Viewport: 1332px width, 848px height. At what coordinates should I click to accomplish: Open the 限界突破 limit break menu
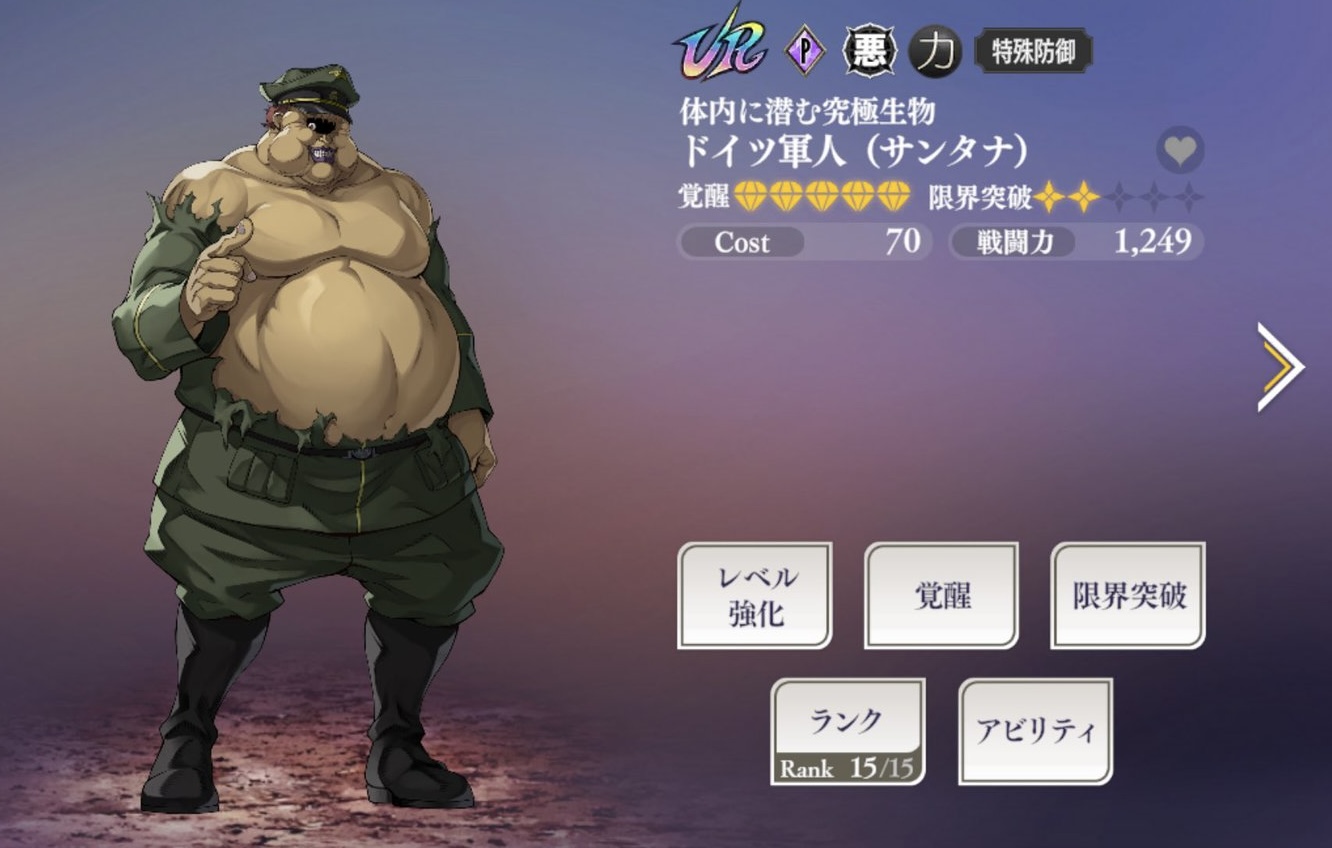1128,595
